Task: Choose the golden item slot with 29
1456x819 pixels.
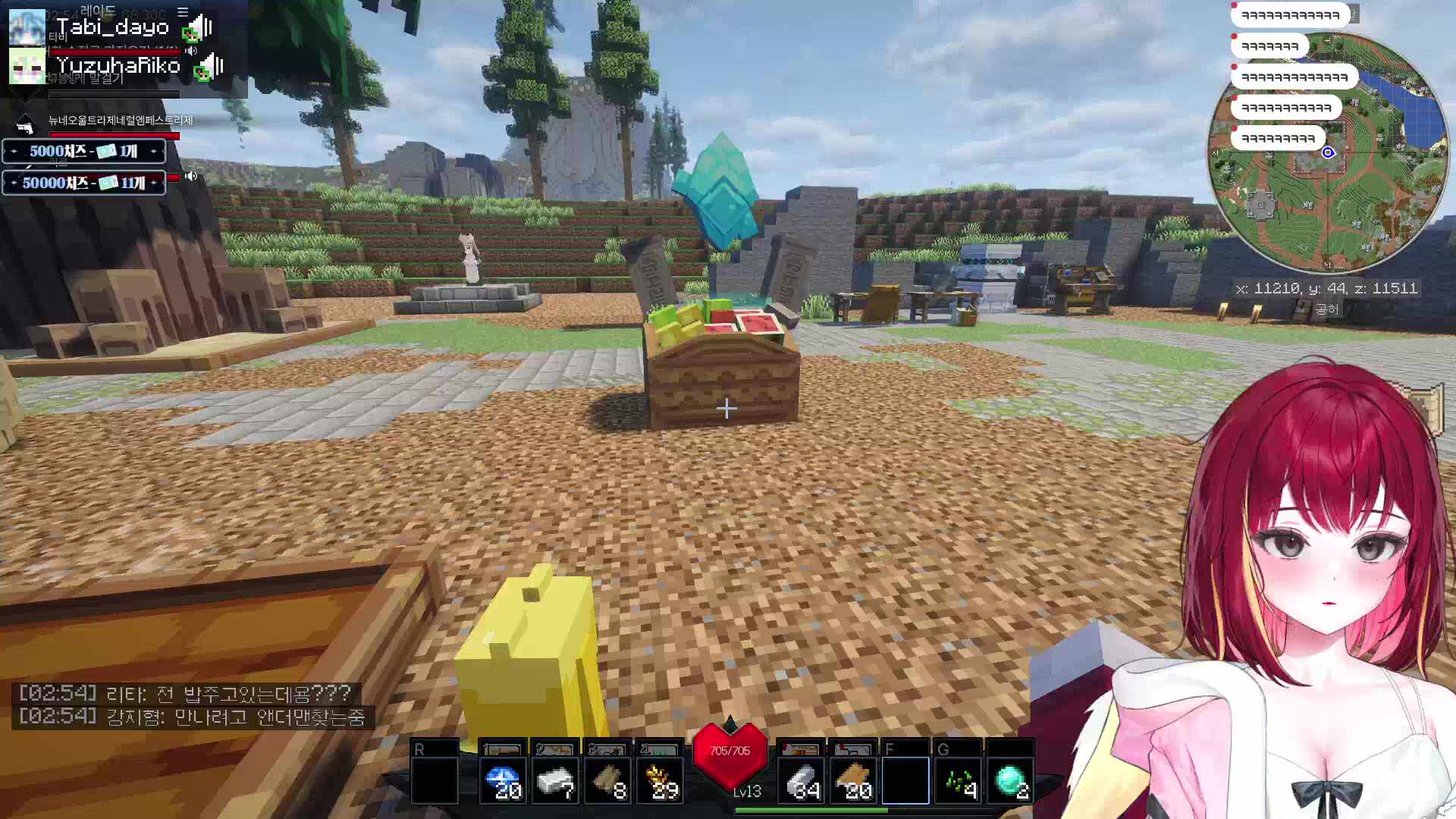Action: tap(659, 780)
